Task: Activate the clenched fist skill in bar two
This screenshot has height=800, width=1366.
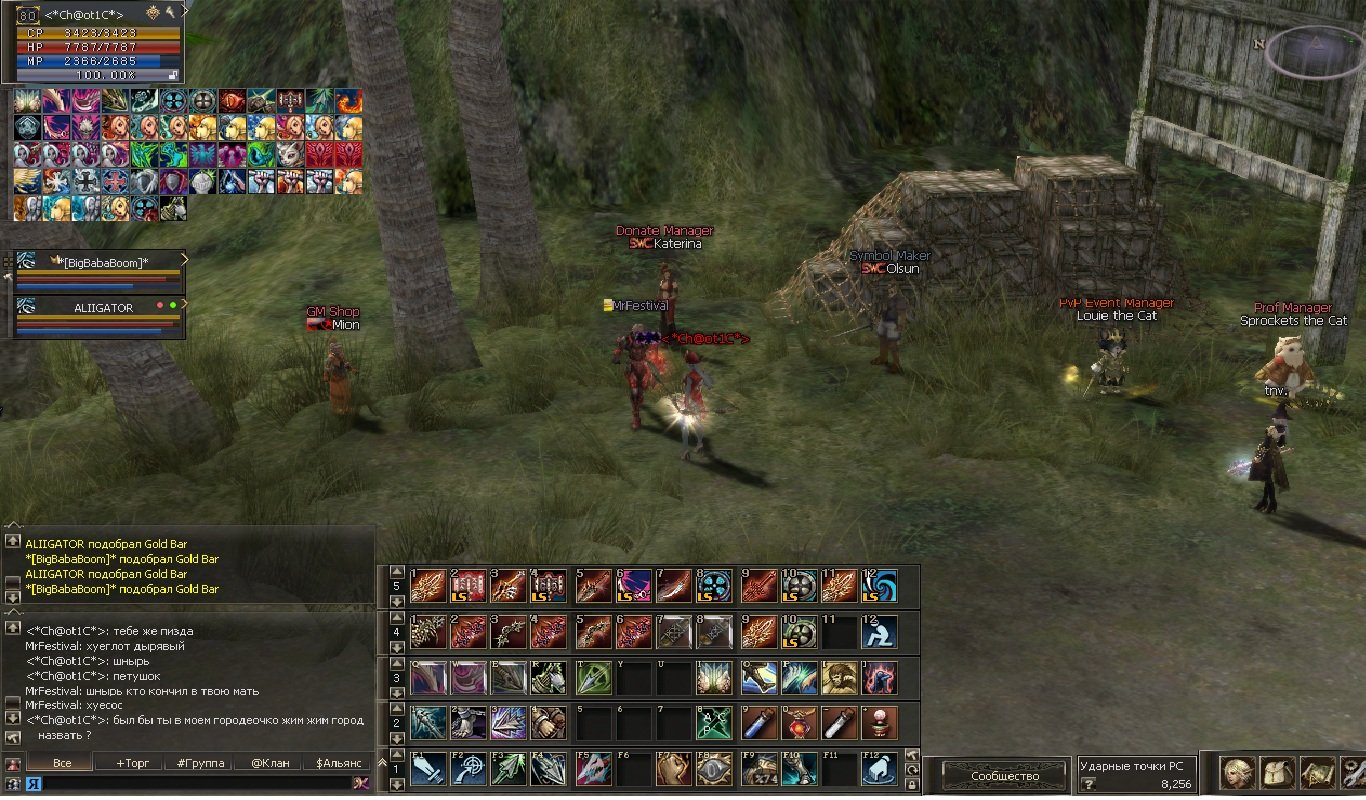Action: click(546, 722)
